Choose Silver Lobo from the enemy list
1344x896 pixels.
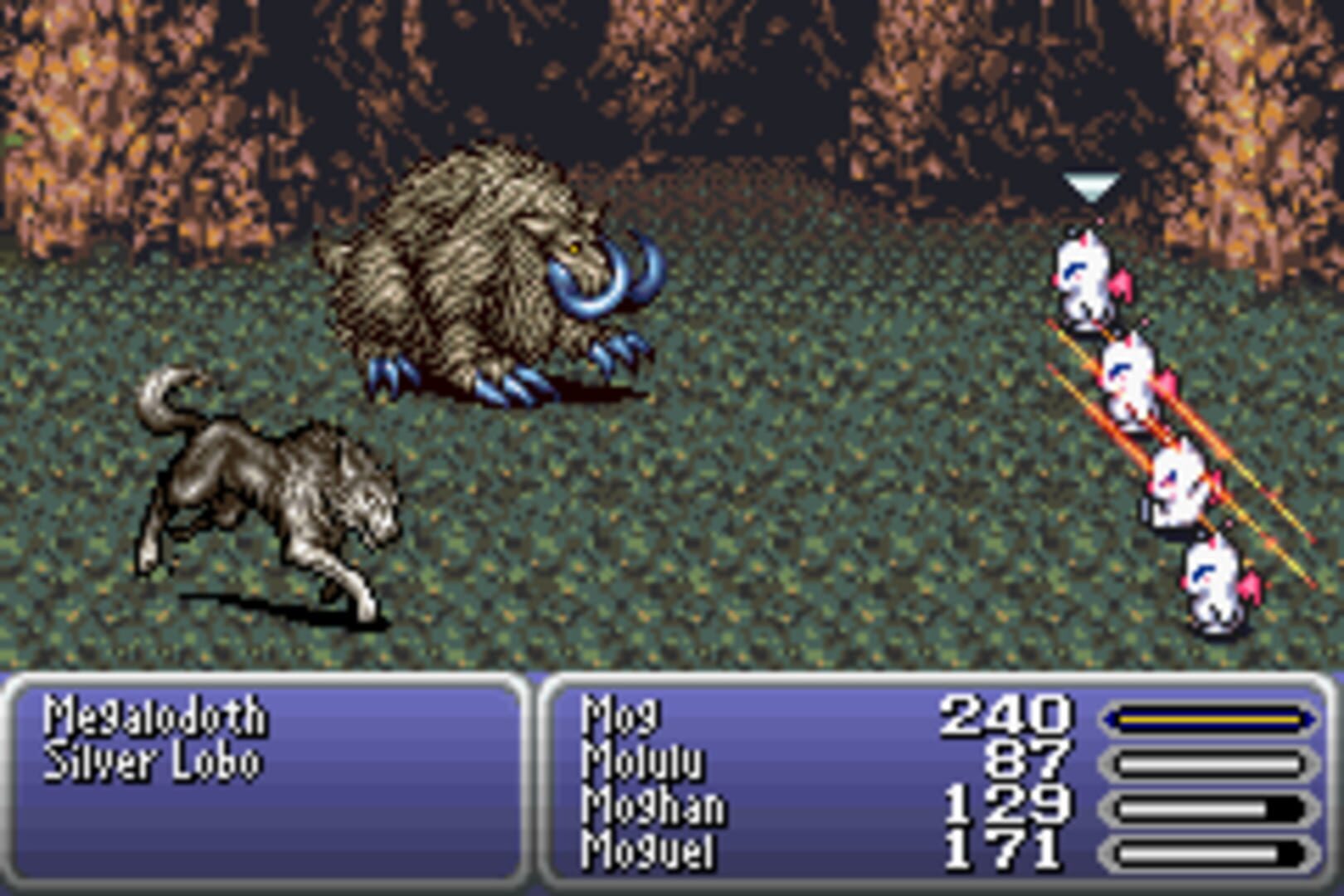[149, 759]
